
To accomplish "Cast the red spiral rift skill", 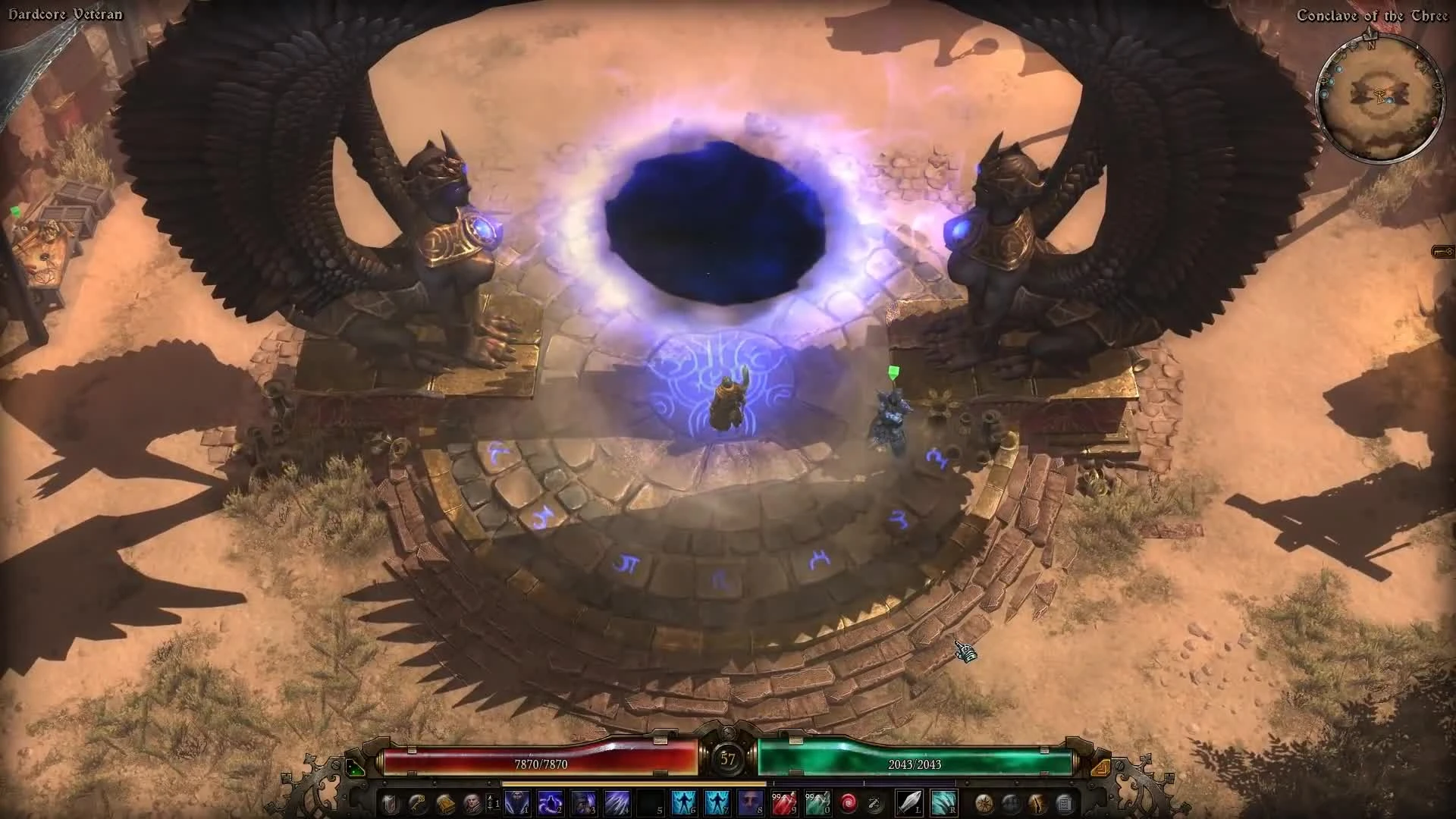I will pyautogui.click(x=849, y=802).
